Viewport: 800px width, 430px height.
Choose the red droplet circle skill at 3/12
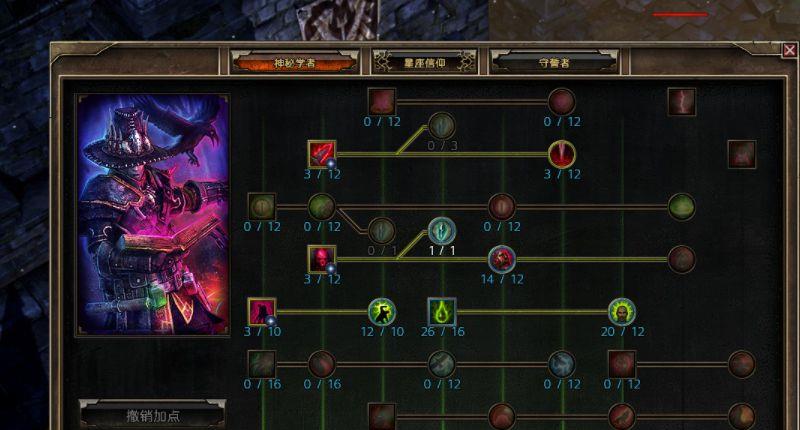pyautogui.click(x=562, y=155)
